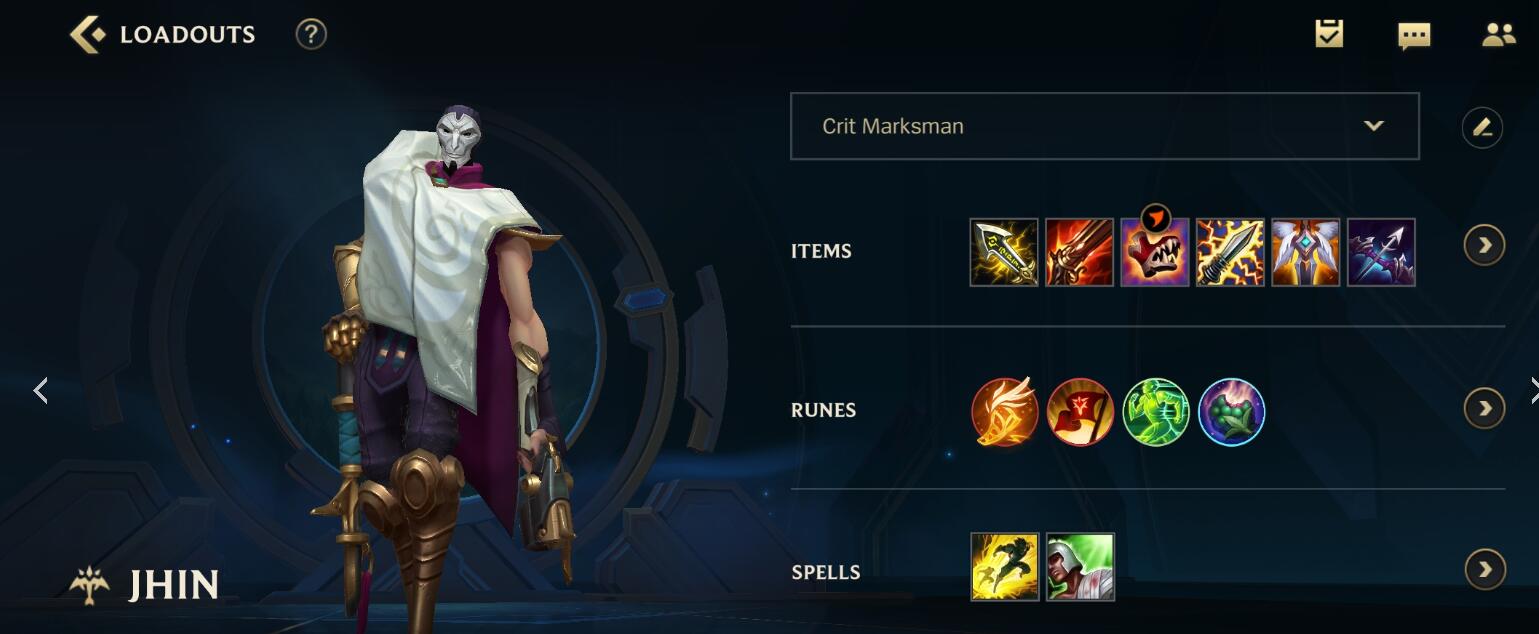Click the pencil edit loadout button

tap(1482, 127)
